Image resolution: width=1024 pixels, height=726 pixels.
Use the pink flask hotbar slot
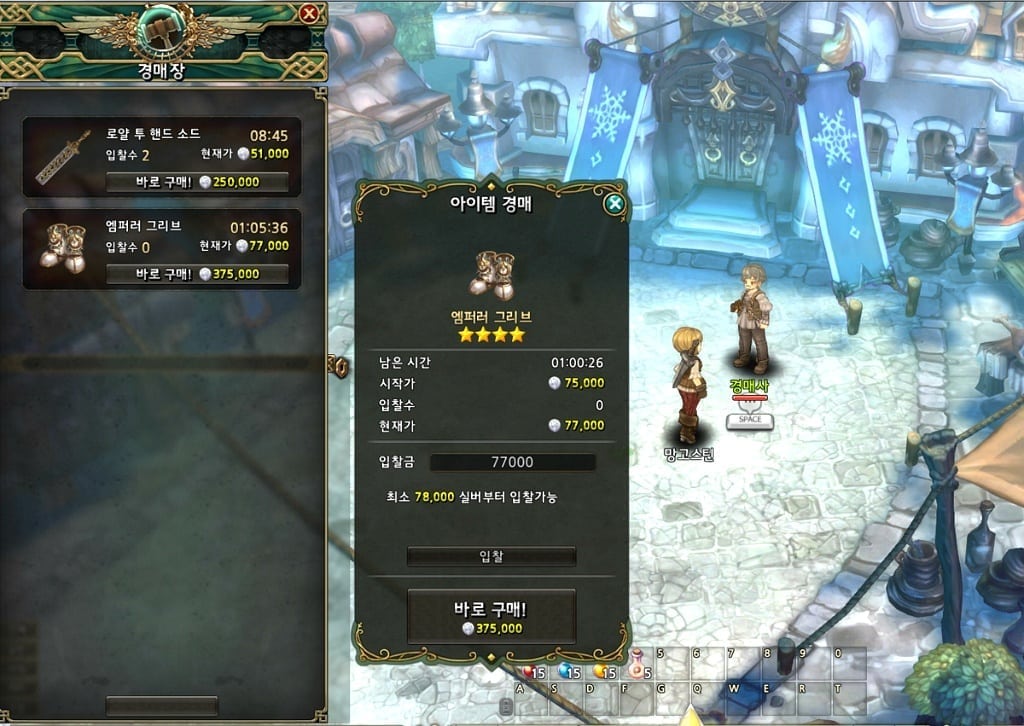[x=638, y=664]
